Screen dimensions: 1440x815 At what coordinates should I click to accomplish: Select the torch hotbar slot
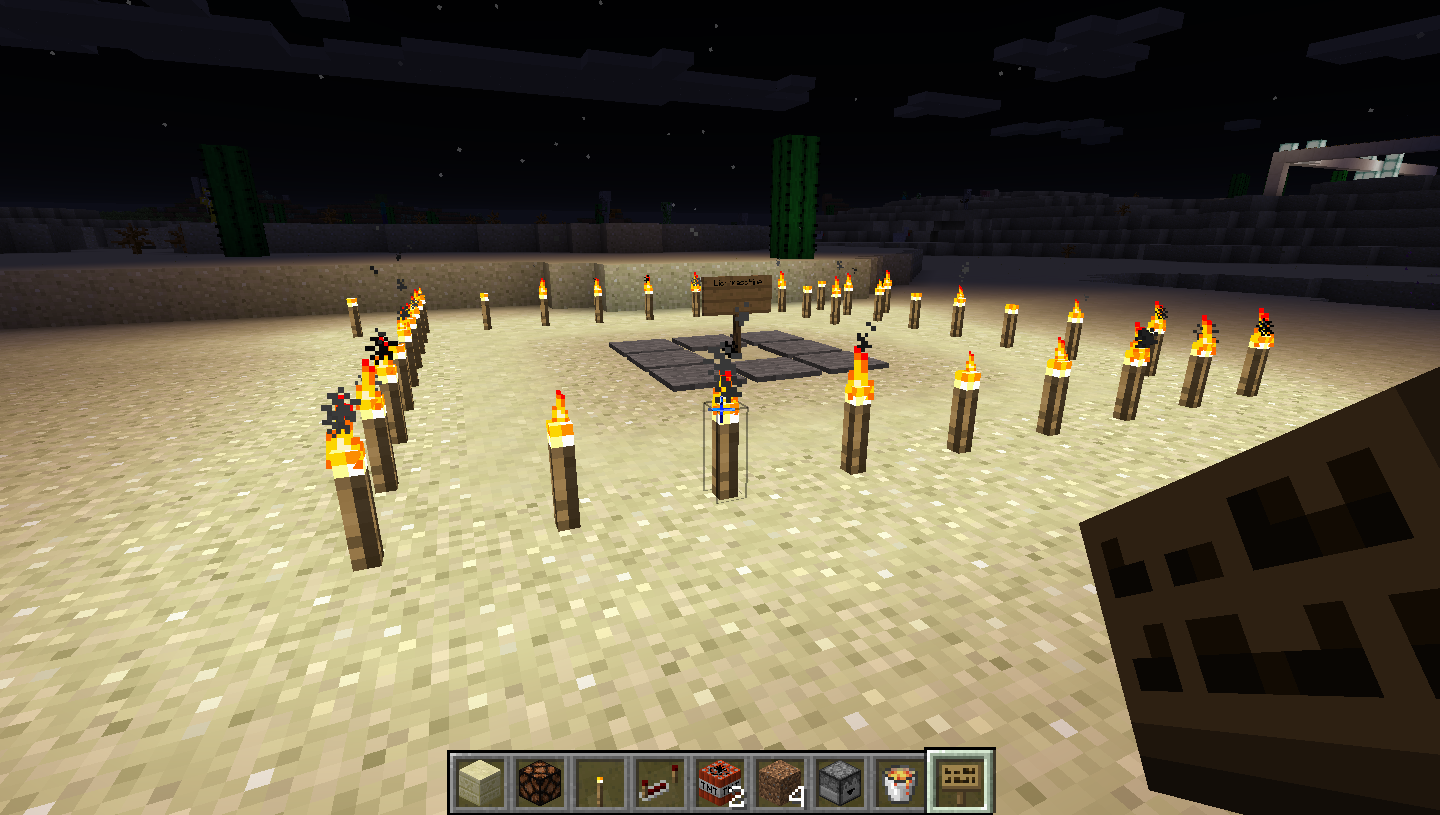tap(600, 783)
